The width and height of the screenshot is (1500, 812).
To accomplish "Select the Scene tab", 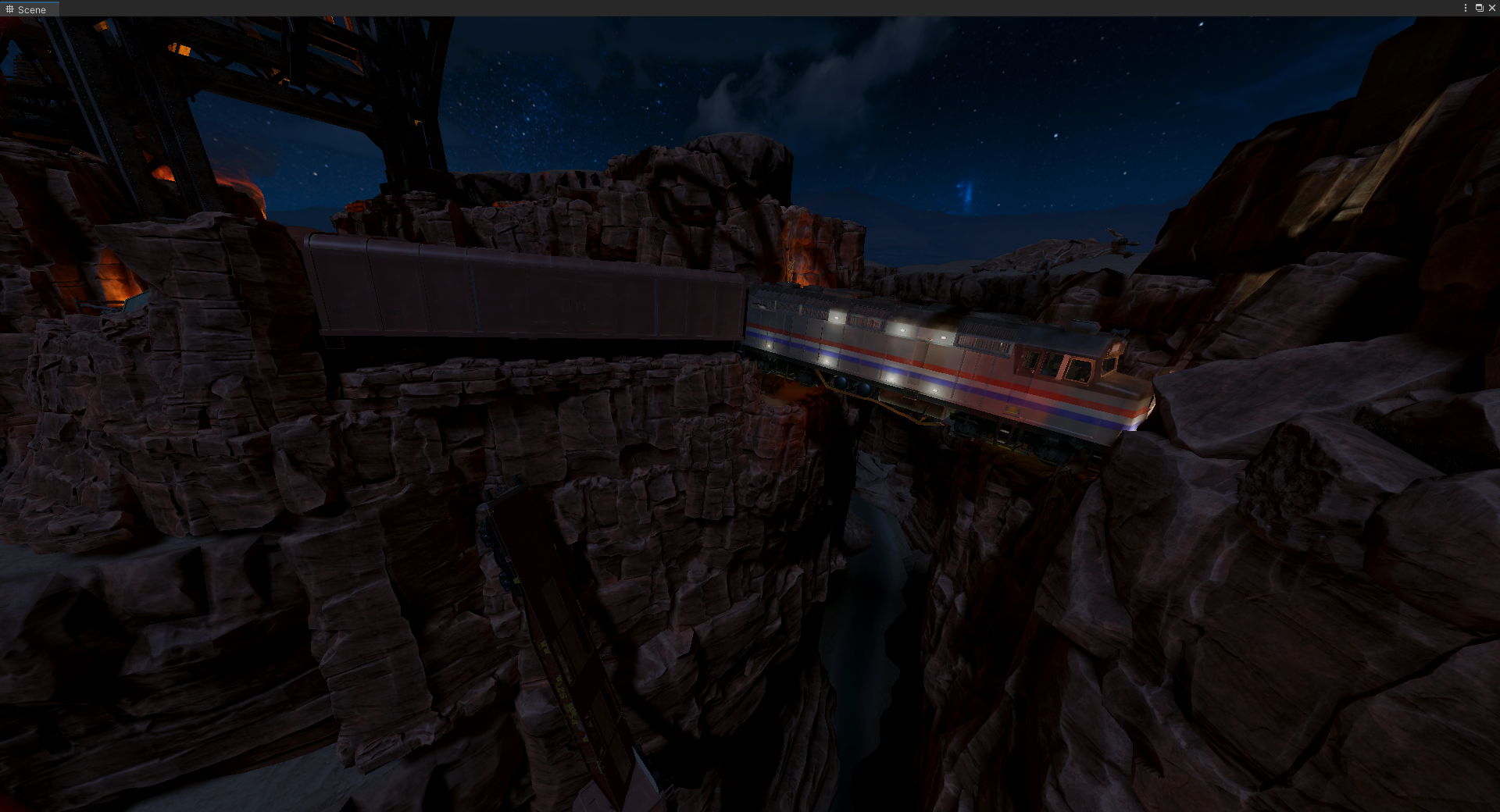I will click(x=27, y=9).
